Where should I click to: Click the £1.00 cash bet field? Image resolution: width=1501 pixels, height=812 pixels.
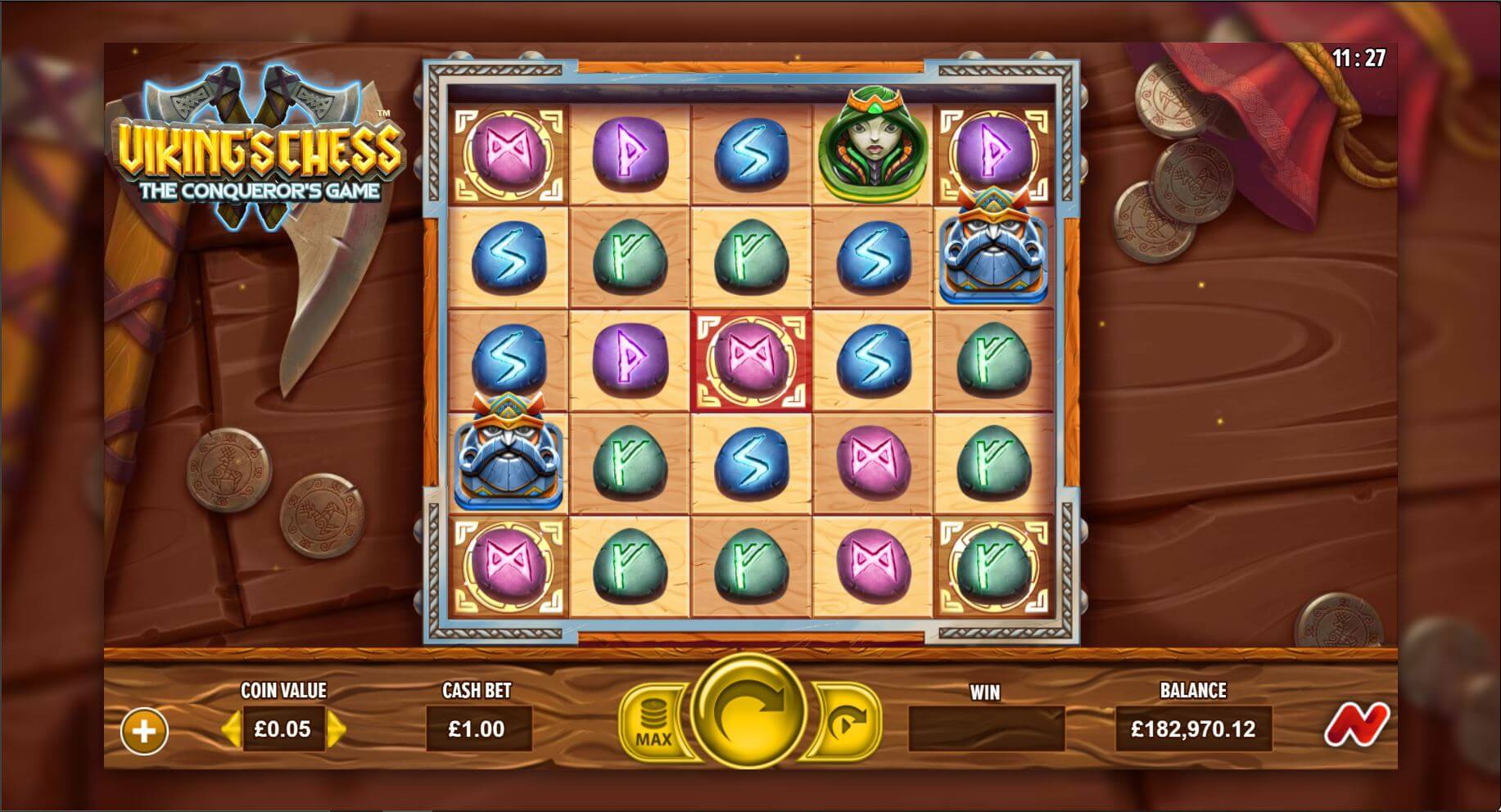tap(479, 728)
